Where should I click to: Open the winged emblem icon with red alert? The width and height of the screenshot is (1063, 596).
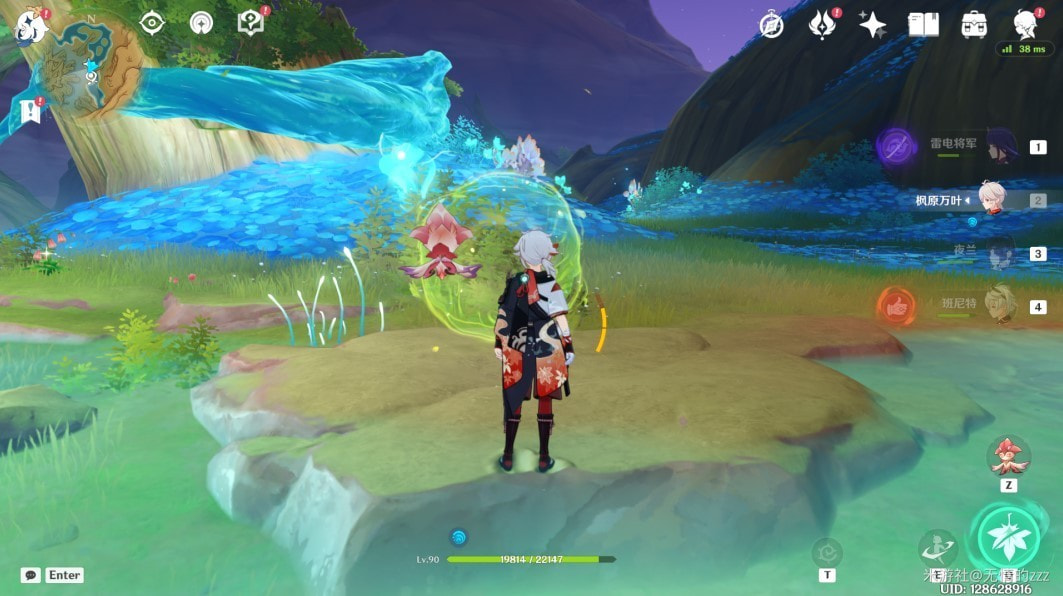[x=822, y=24]
